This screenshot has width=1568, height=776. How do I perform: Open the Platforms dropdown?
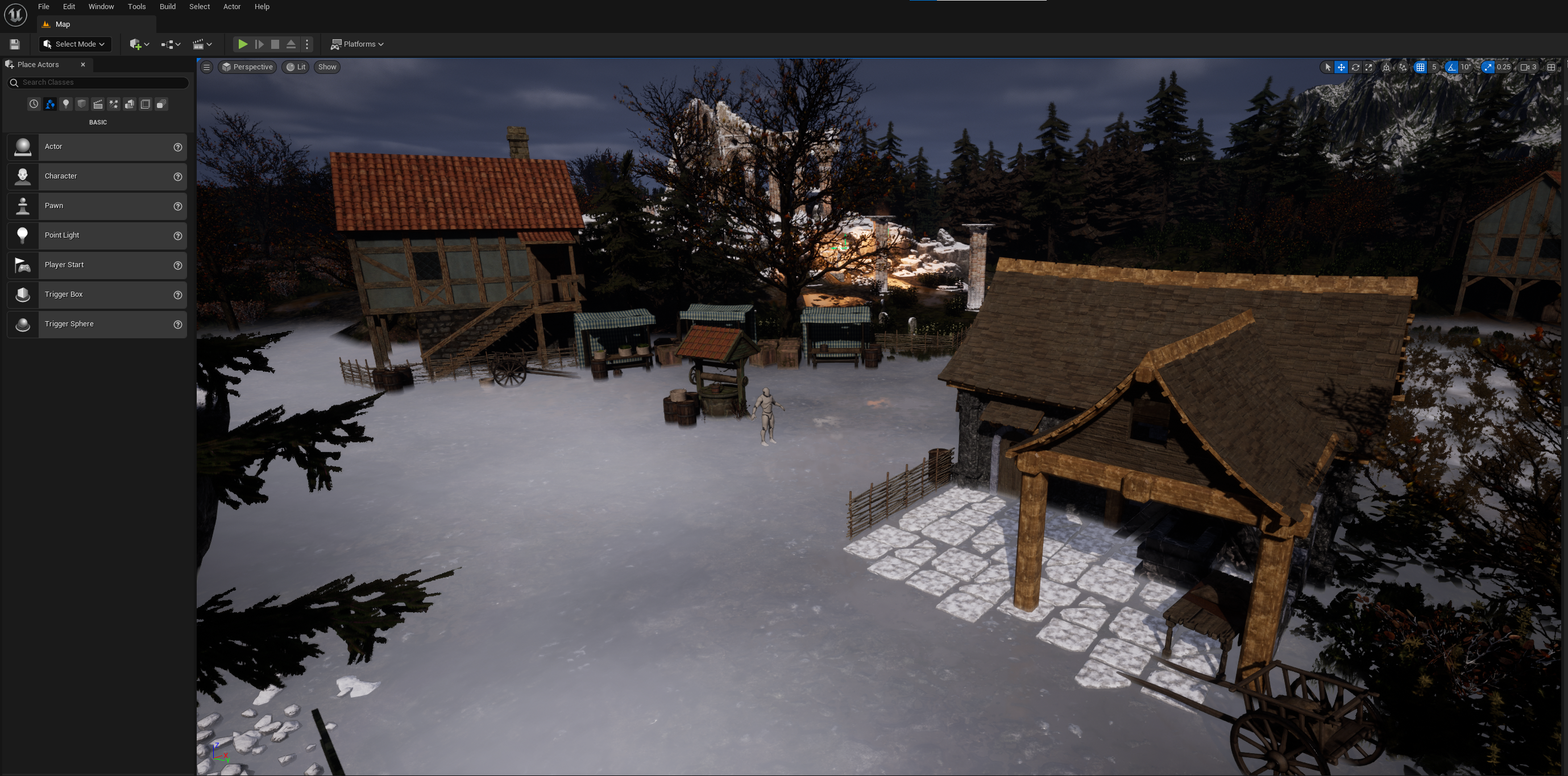[x=357, y=44]
